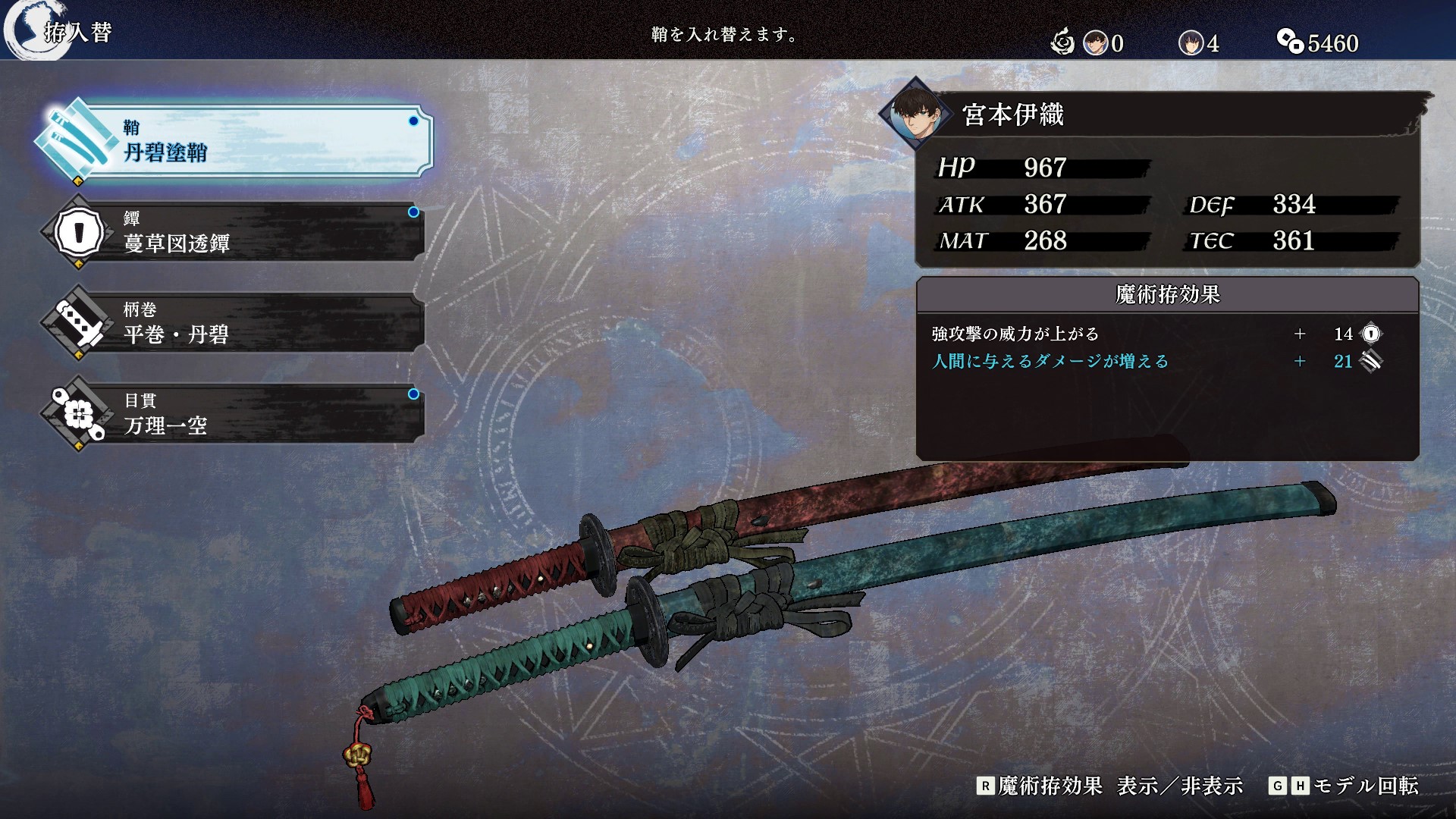Select the 鞘 丹碧塗鞘 scabbard entry
The image size is (1456, 819).
click(235, 142)
